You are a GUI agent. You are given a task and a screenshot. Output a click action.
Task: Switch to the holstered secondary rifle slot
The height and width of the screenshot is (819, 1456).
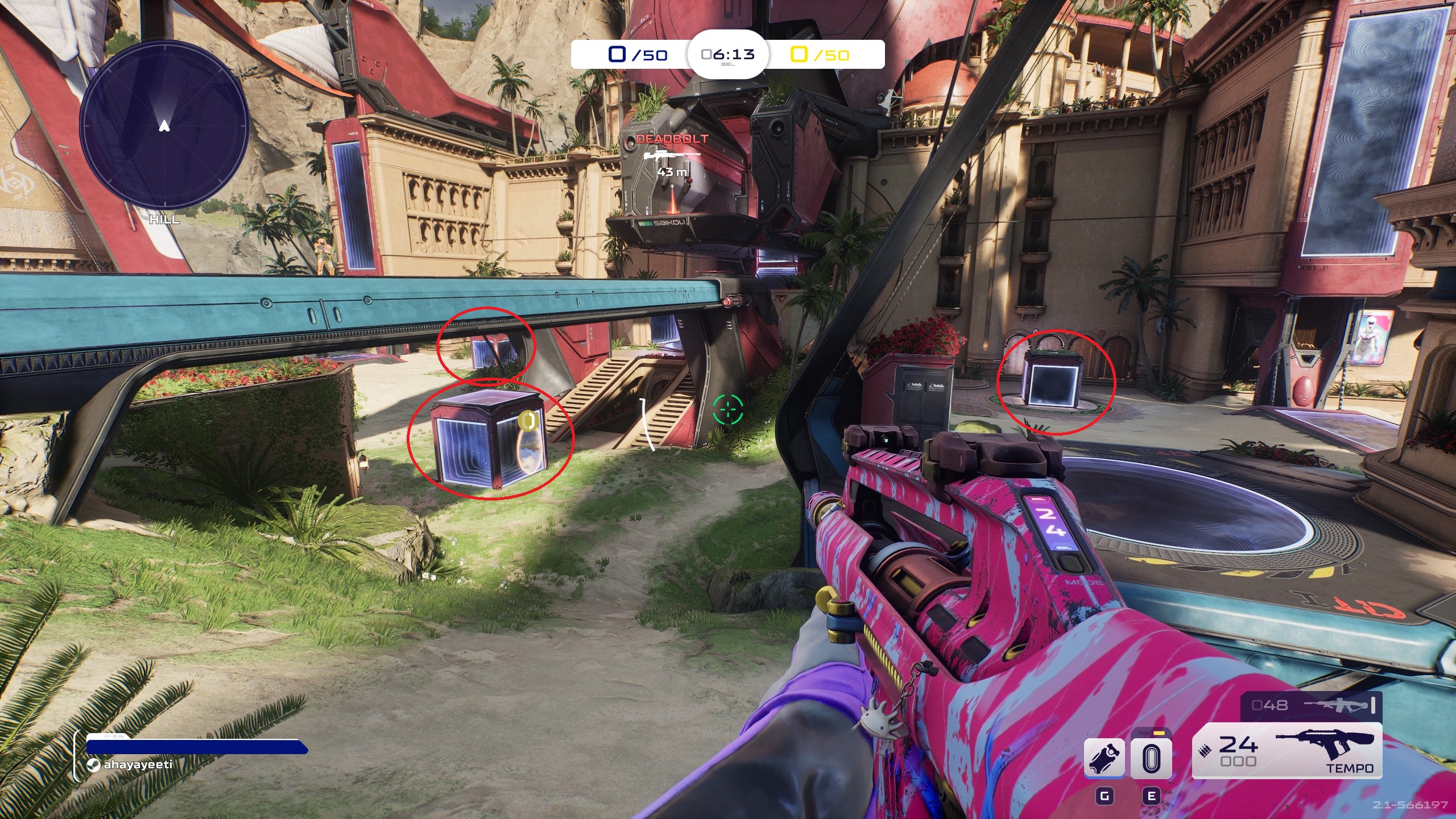[1310, 706]
